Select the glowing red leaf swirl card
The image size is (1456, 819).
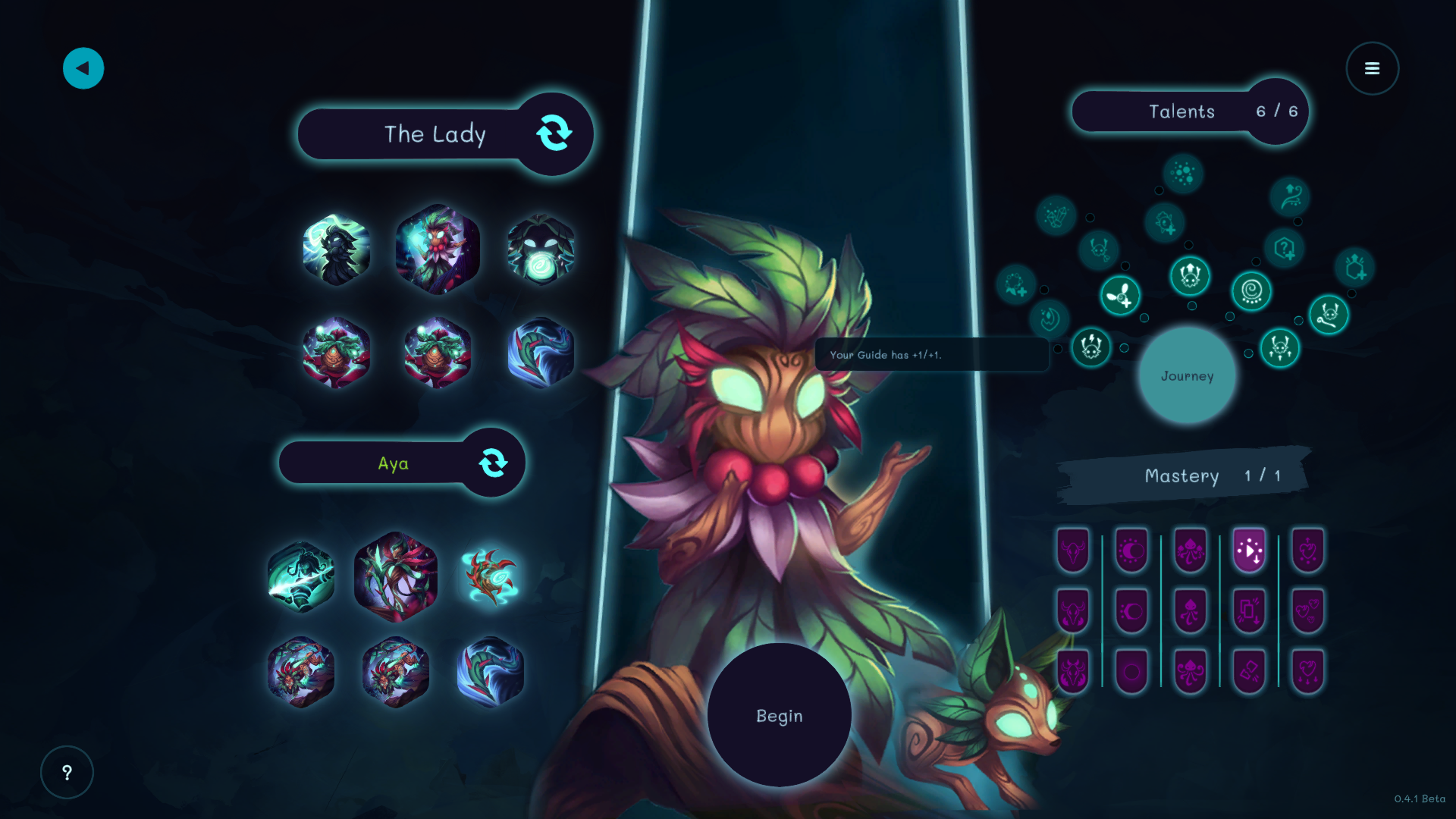tap(491, 577)
